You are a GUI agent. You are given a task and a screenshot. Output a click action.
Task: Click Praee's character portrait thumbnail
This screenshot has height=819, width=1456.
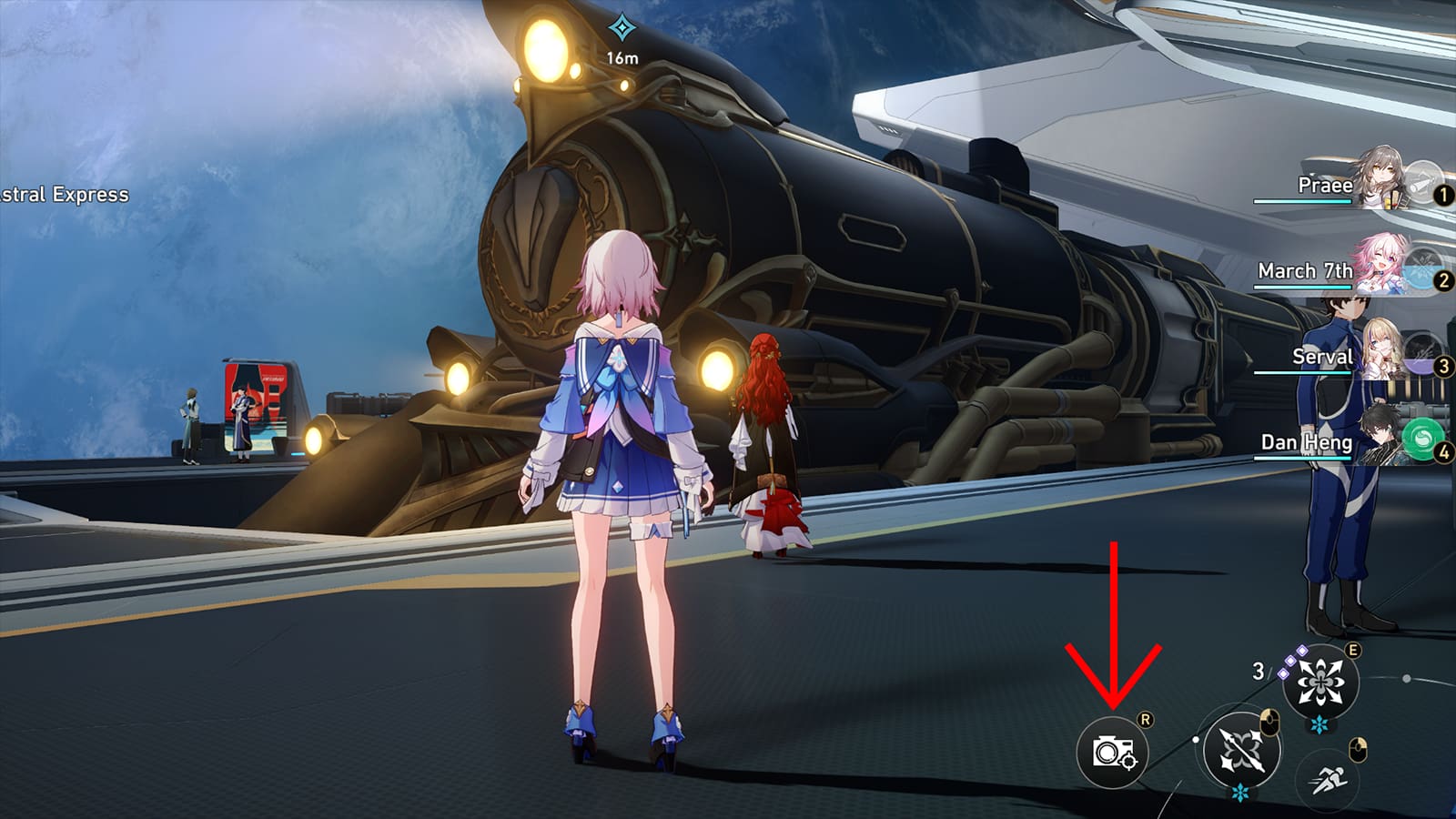(1380, 177)
